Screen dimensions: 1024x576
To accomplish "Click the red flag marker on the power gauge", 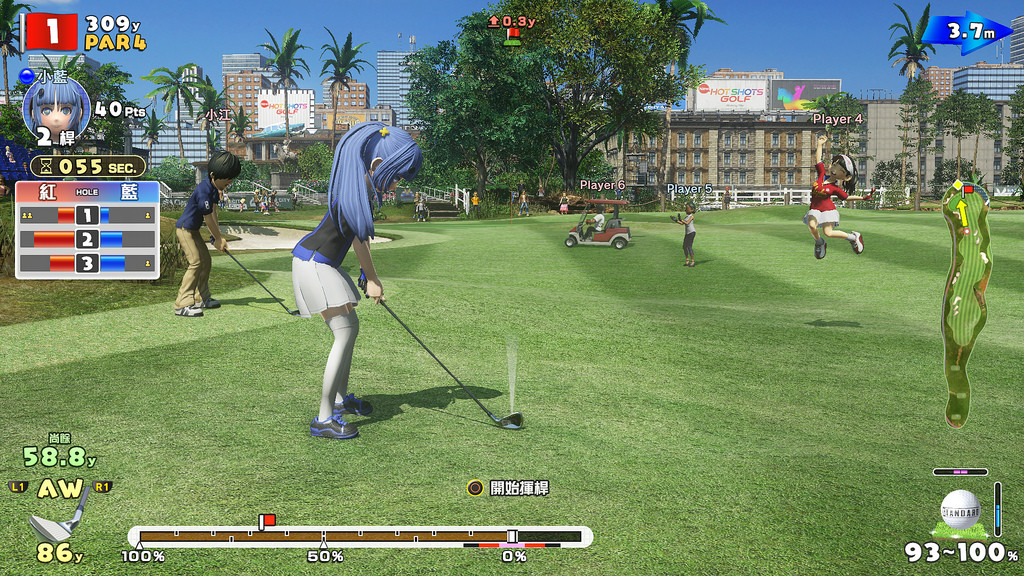I will [x=267, y=521].
